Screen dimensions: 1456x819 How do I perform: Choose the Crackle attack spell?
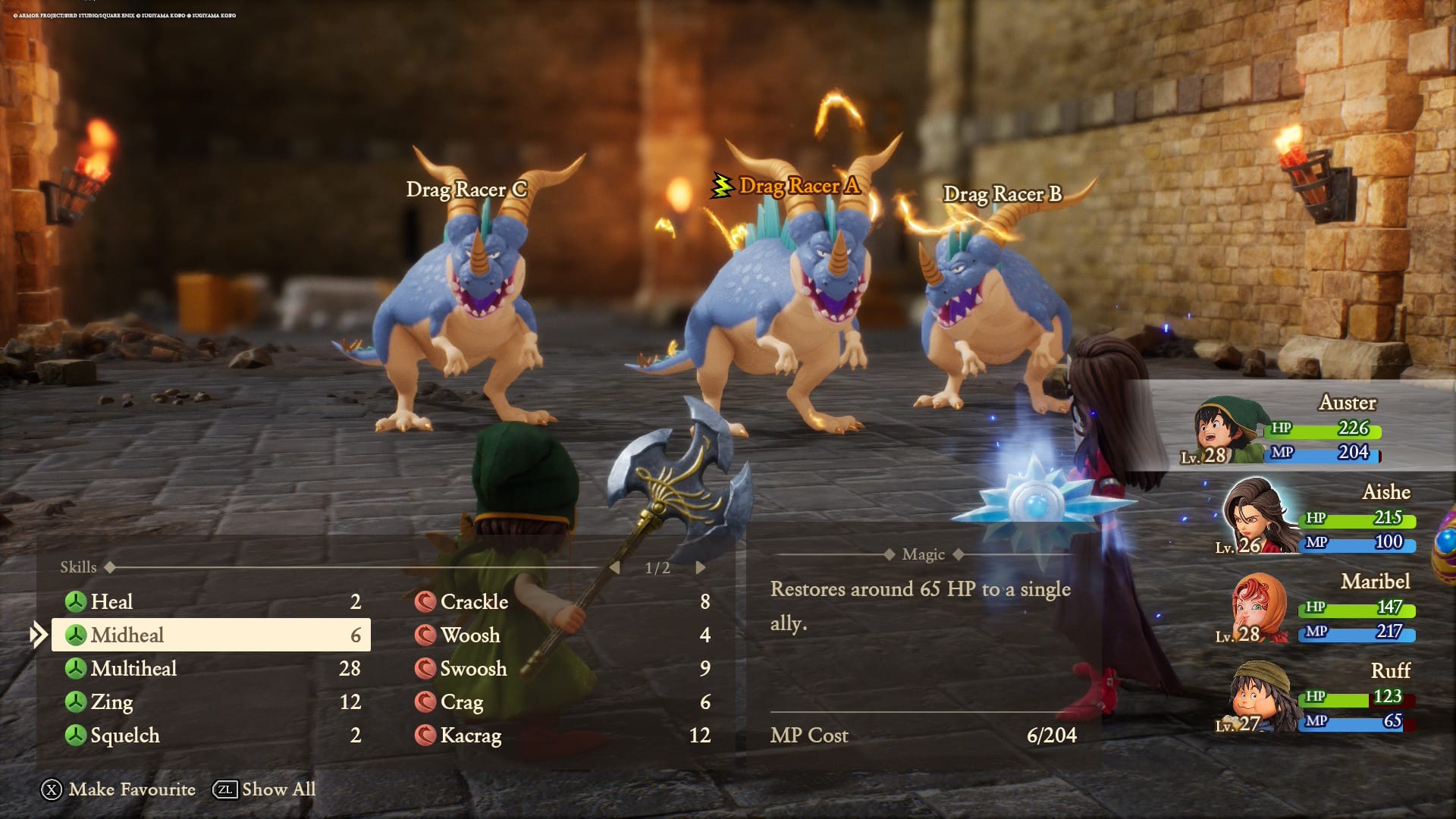click(x=561, y=601)
